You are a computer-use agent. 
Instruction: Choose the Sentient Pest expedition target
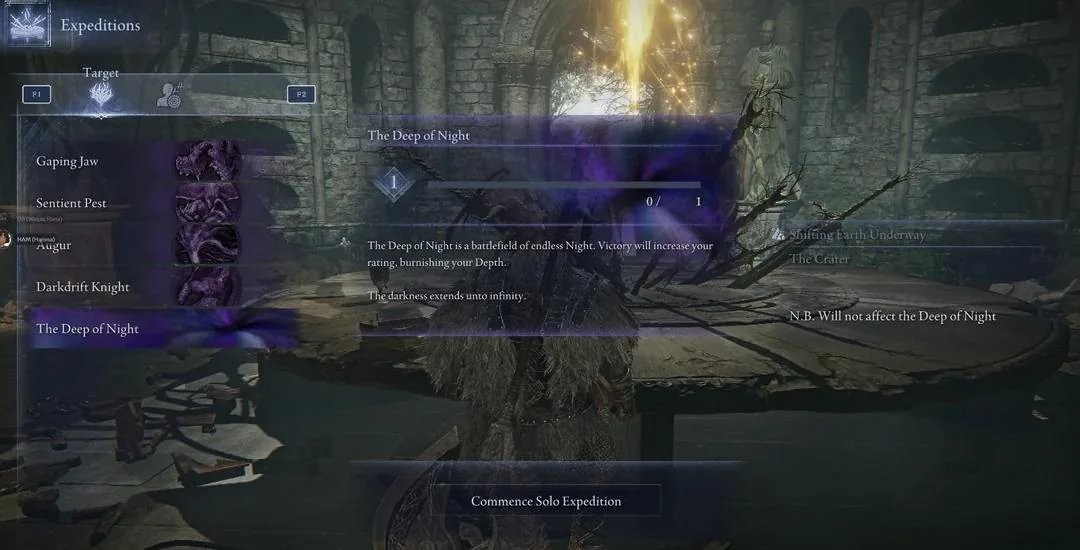click(x=72, y=203)
